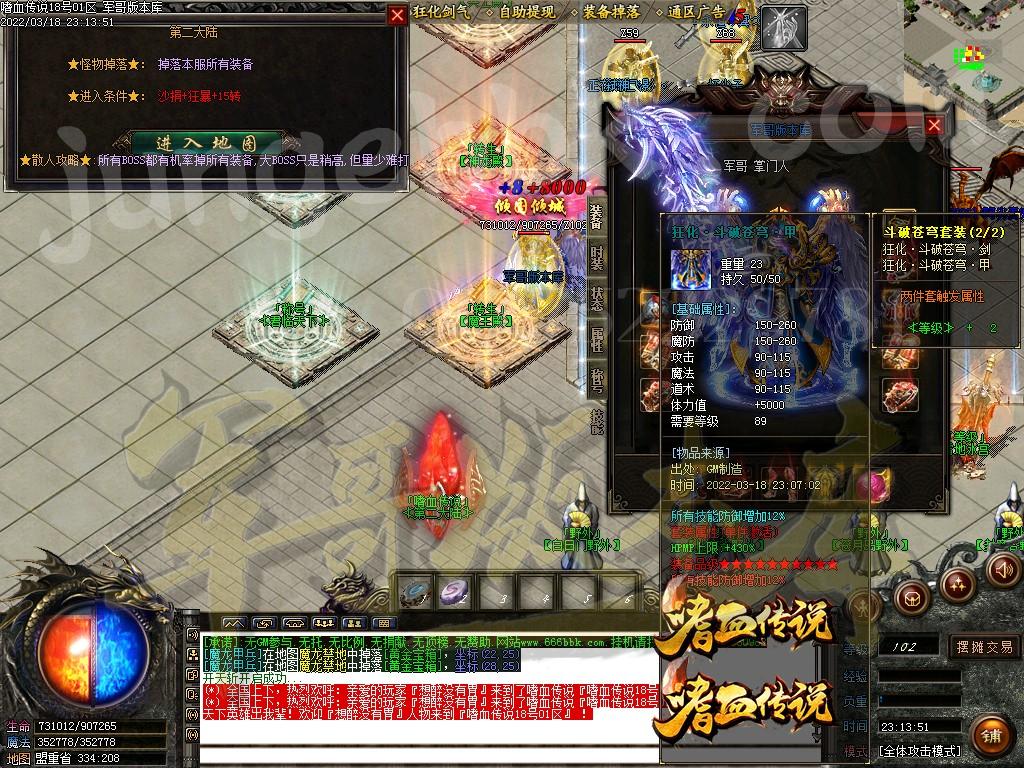Switch to the 状态 status tab

tap(596, 298)
